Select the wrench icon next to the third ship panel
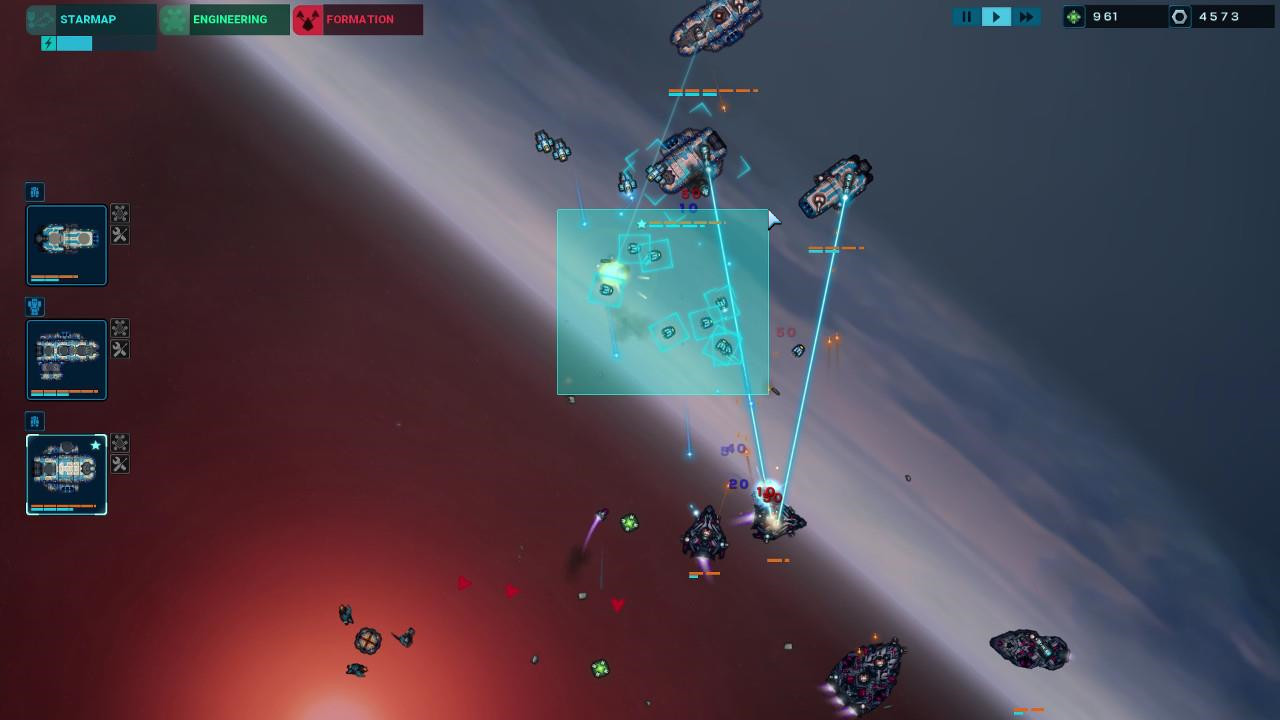The height and width of the screenshot is (720, 1280). click(118, 464)
